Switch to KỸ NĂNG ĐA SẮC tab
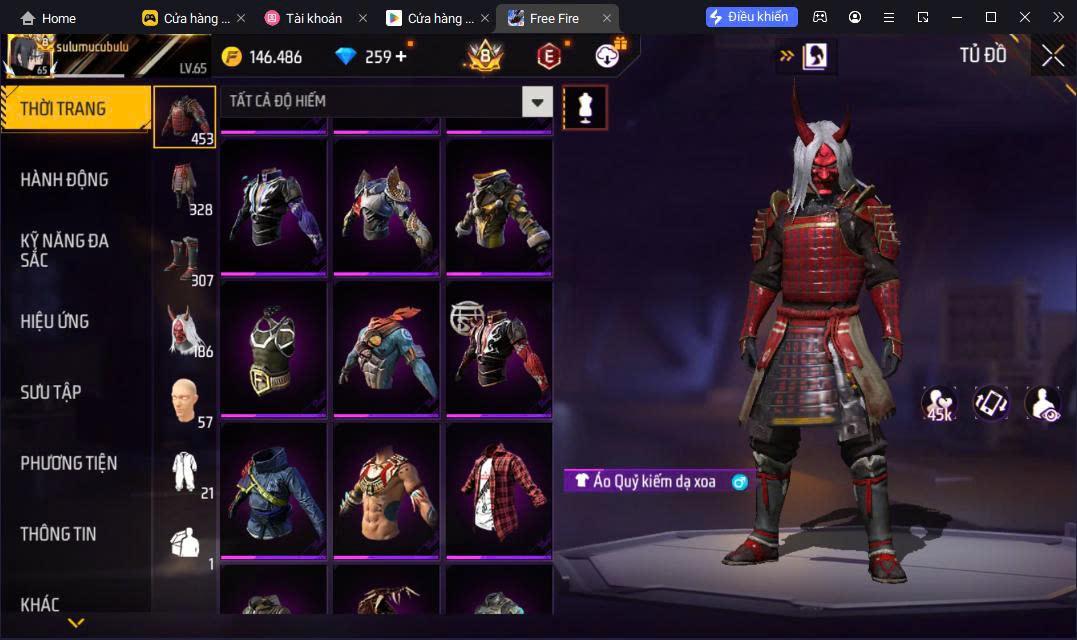Image resolution: width=1077 pixels, height=640 pixels. click(65, 250)
